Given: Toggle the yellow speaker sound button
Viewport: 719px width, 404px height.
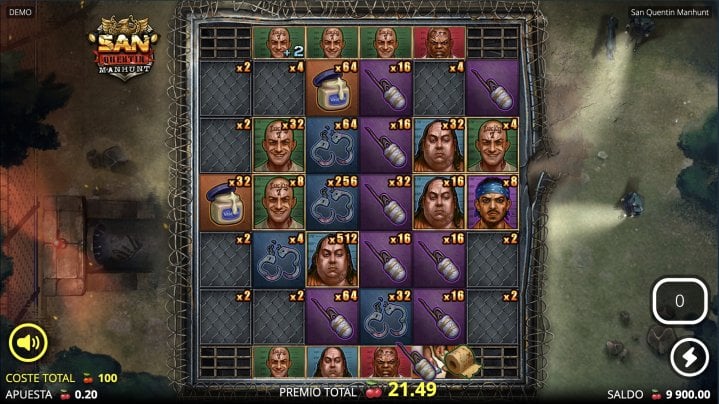Looking at the screenshot, I should (28, 343).
